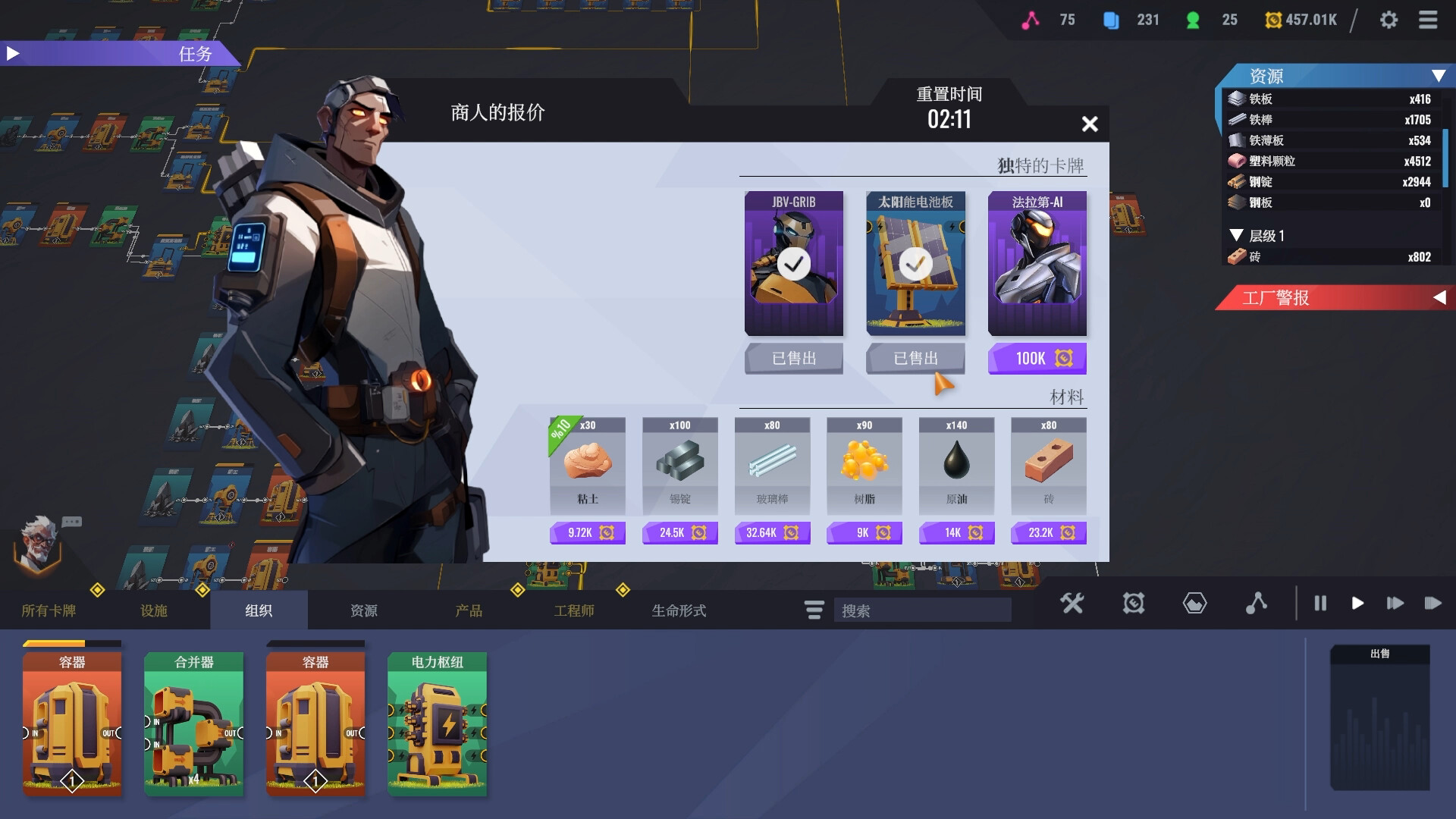
Task: Click the hexagon resource icon on bottom toolbar
Action: tap(1194, 604)
